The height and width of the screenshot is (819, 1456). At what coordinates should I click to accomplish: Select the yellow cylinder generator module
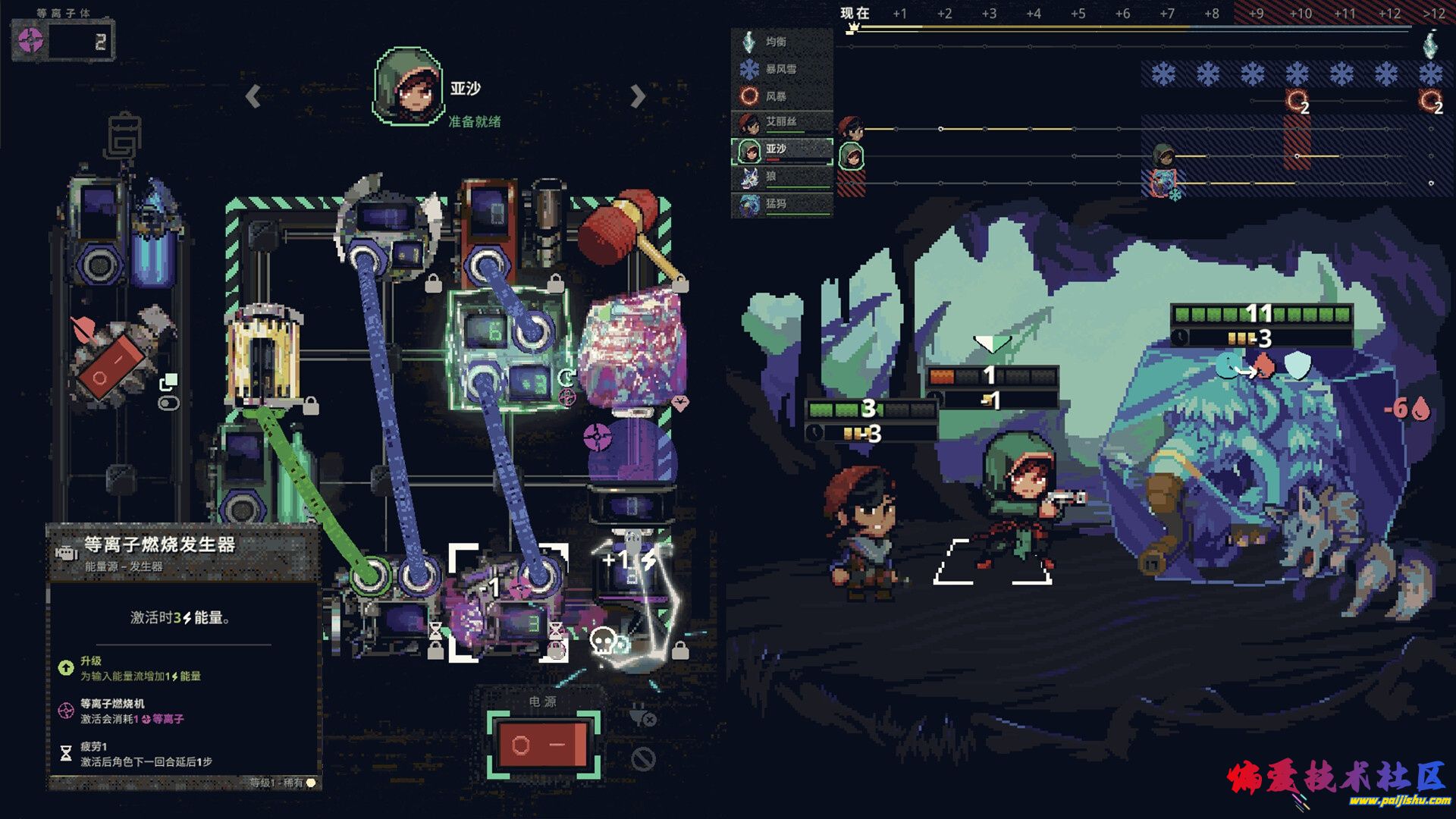pos(262,356)
